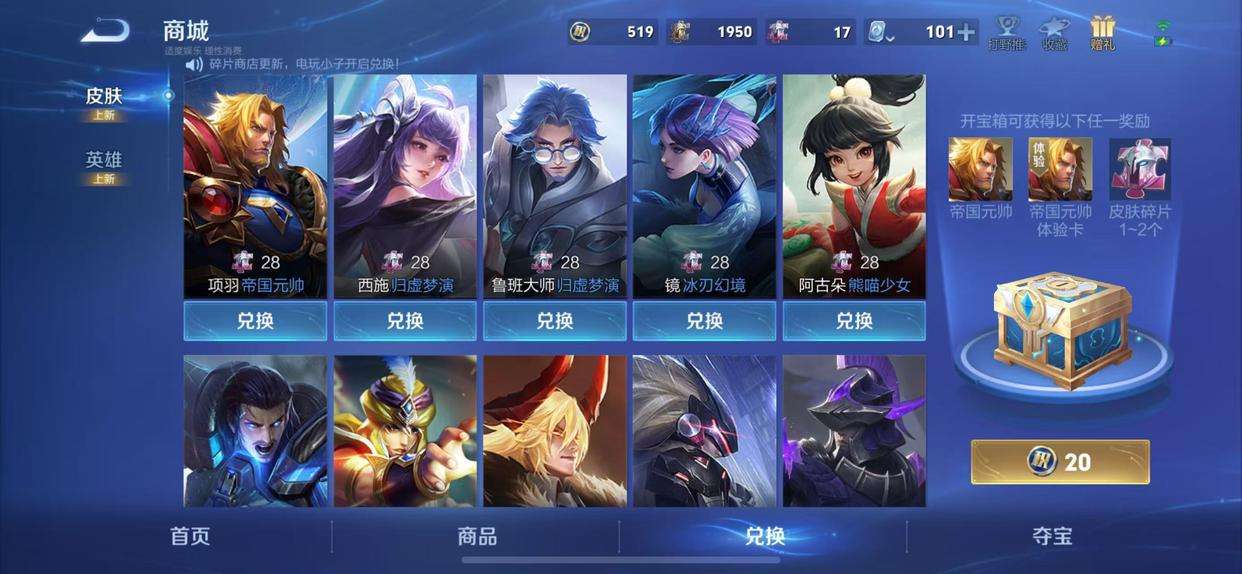Image resolution: width=1242 pixels, height=574 pixels.
Task: Add more tickets with the plus button
Action: 966,32
